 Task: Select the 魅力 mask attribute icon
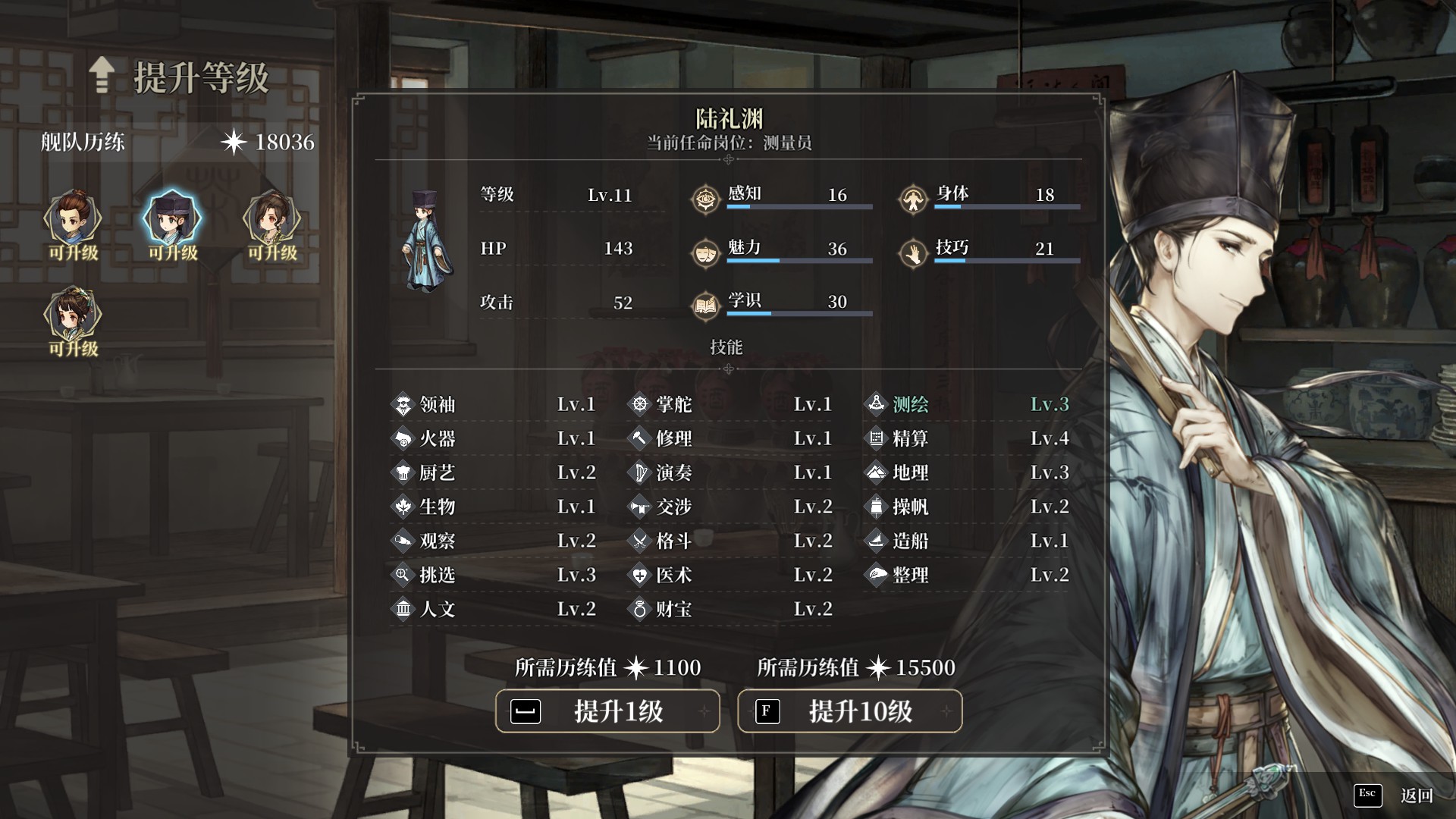pyautogui.click(x=705, y=253)
